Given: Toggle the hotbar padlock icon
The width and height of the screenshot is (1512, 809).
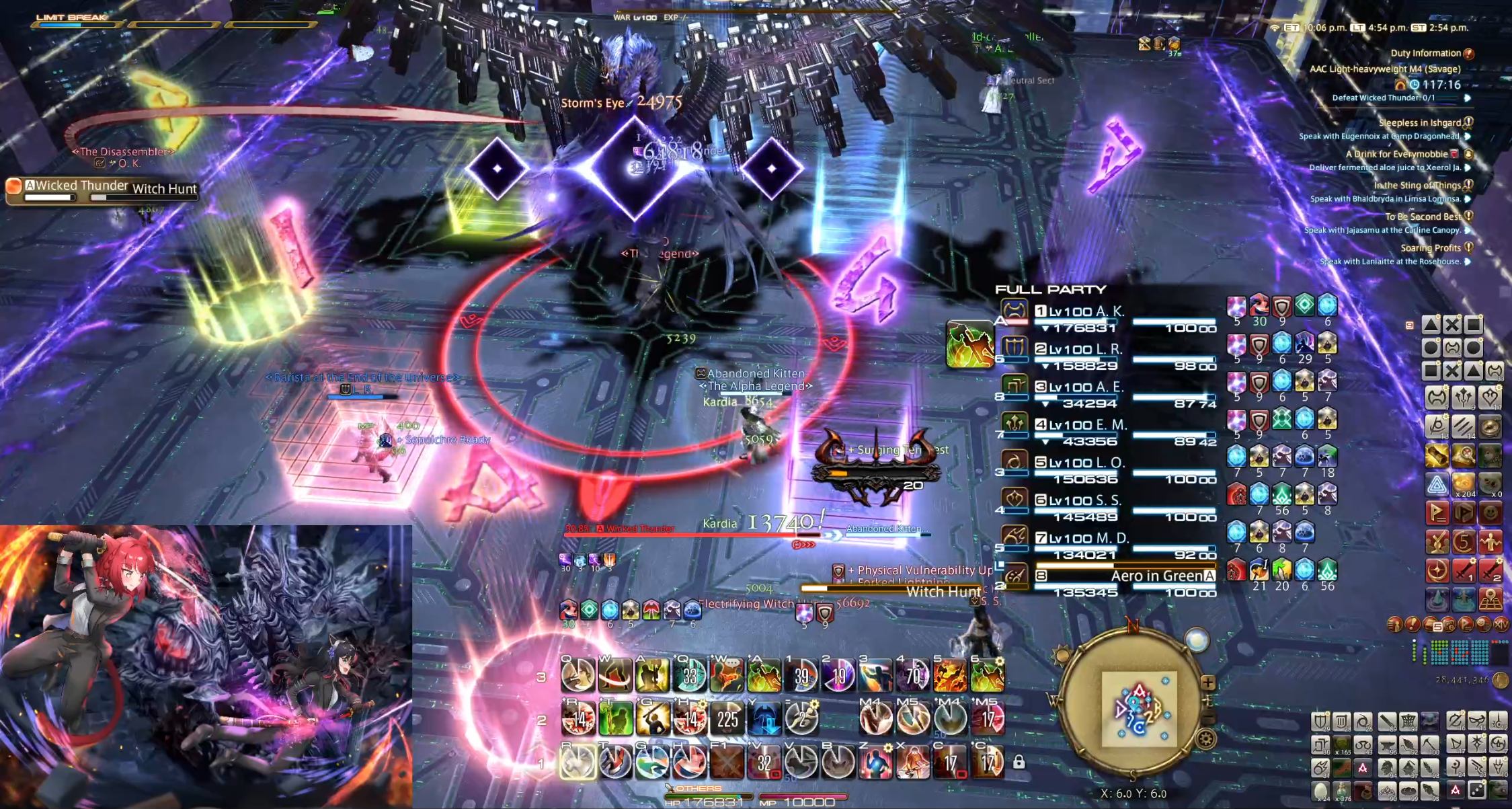Looking at the screenshot, I should pos(1019,762).
